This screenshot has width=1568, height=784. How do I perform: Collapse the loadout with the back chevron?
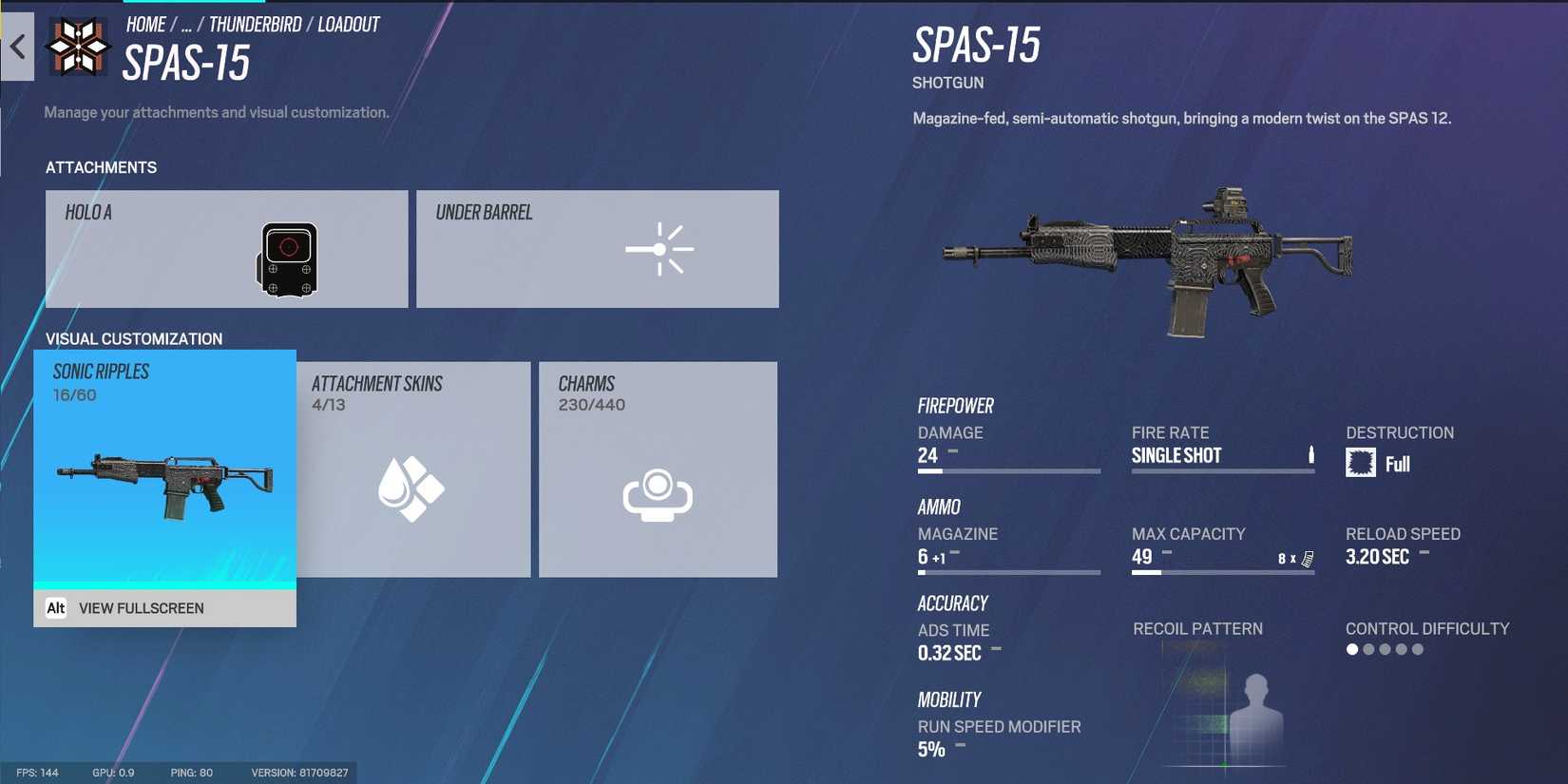[16, 48]
